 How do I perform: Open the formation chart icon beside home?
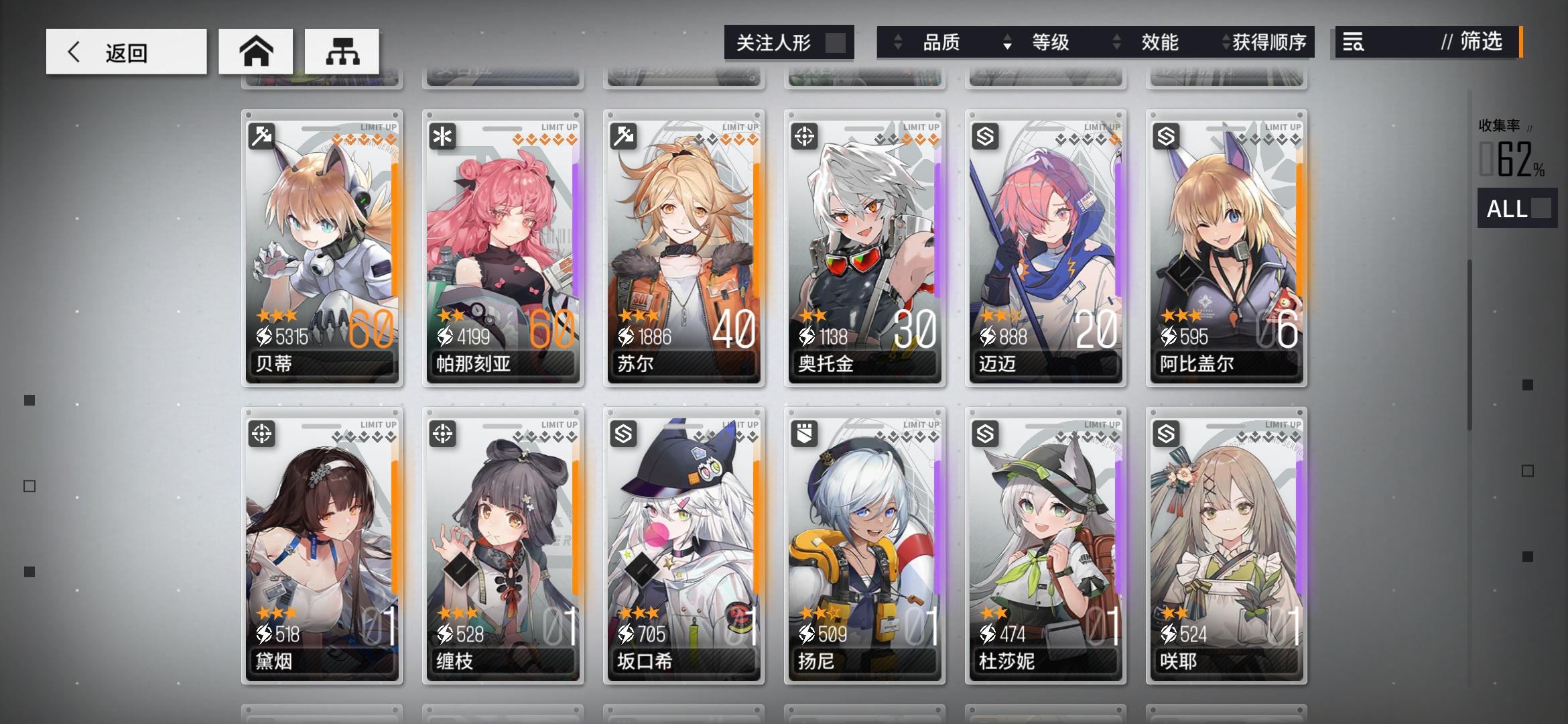tap(342, 51)
